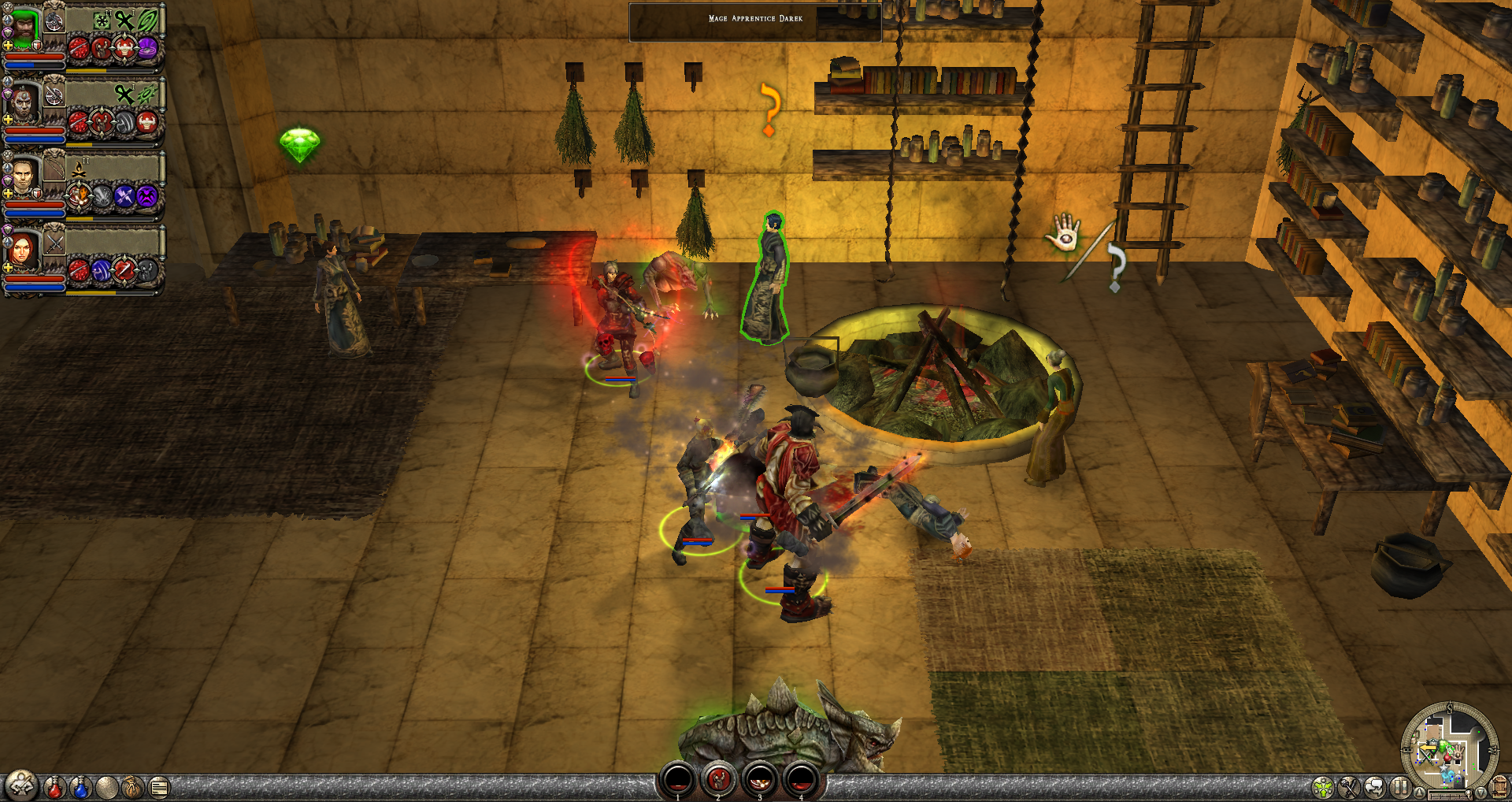Open the character sheet with the warrior button
This screenshot has width=1512, height=802.
click(21, 785)
